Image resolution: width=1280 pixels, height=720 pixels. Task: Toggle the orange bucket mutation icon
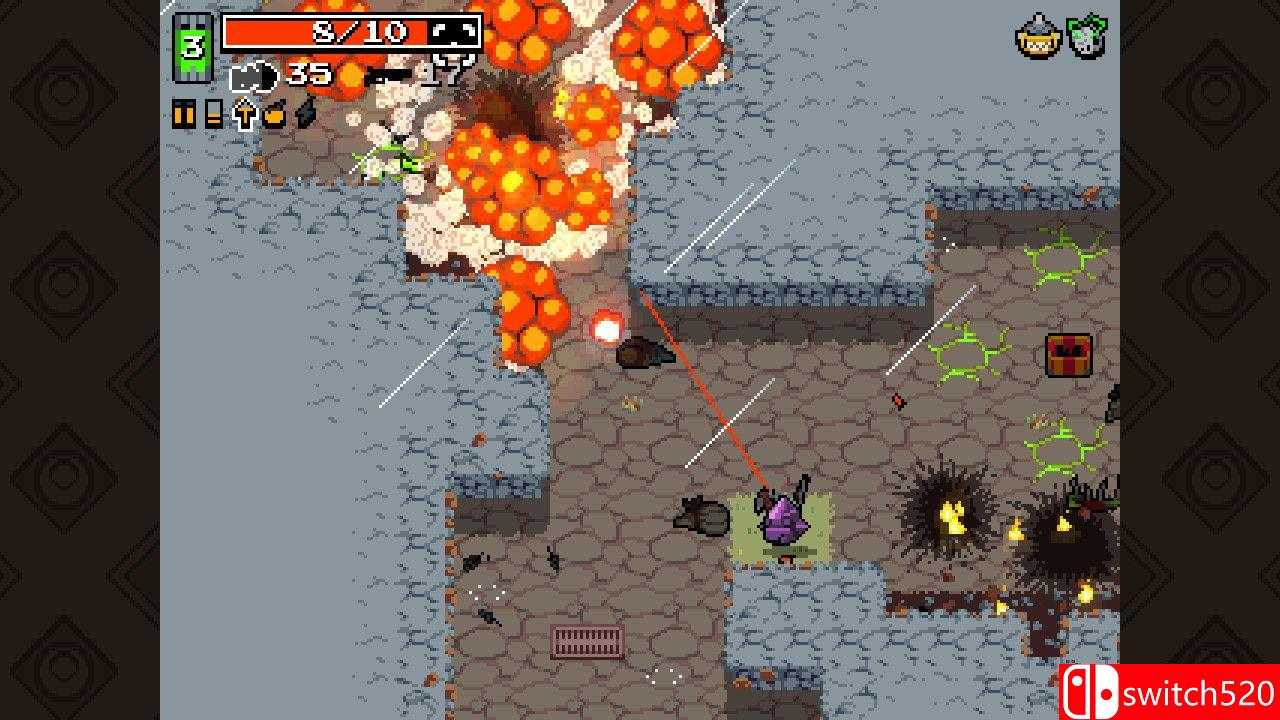tap(274, 113)
